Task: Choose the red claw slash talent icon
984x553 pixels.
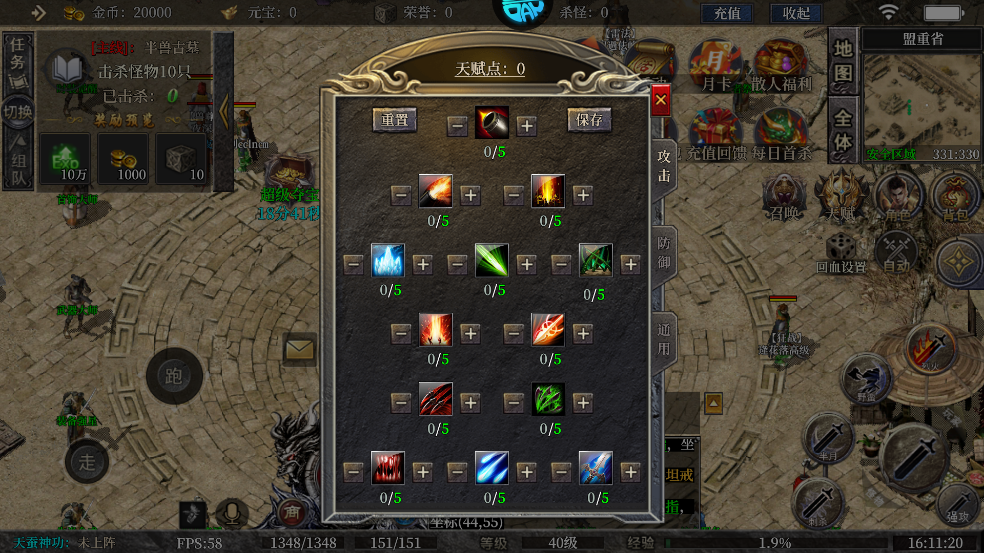Action: pos(435,401)
